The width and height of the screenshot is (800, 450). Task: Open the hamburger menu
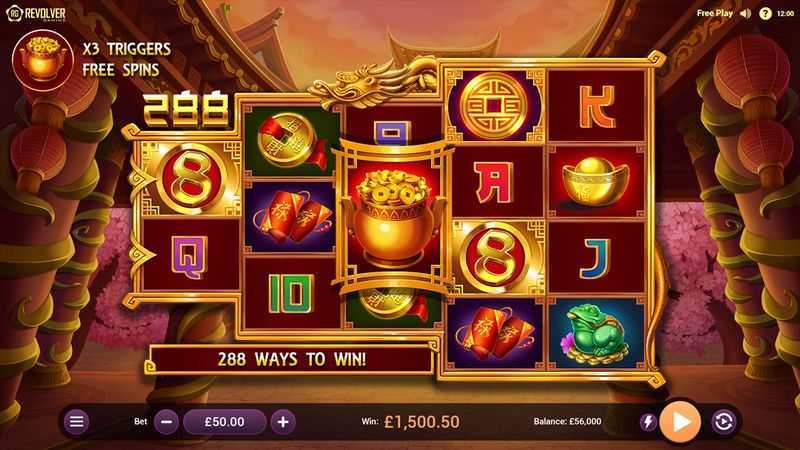click(x=76, y=422)
